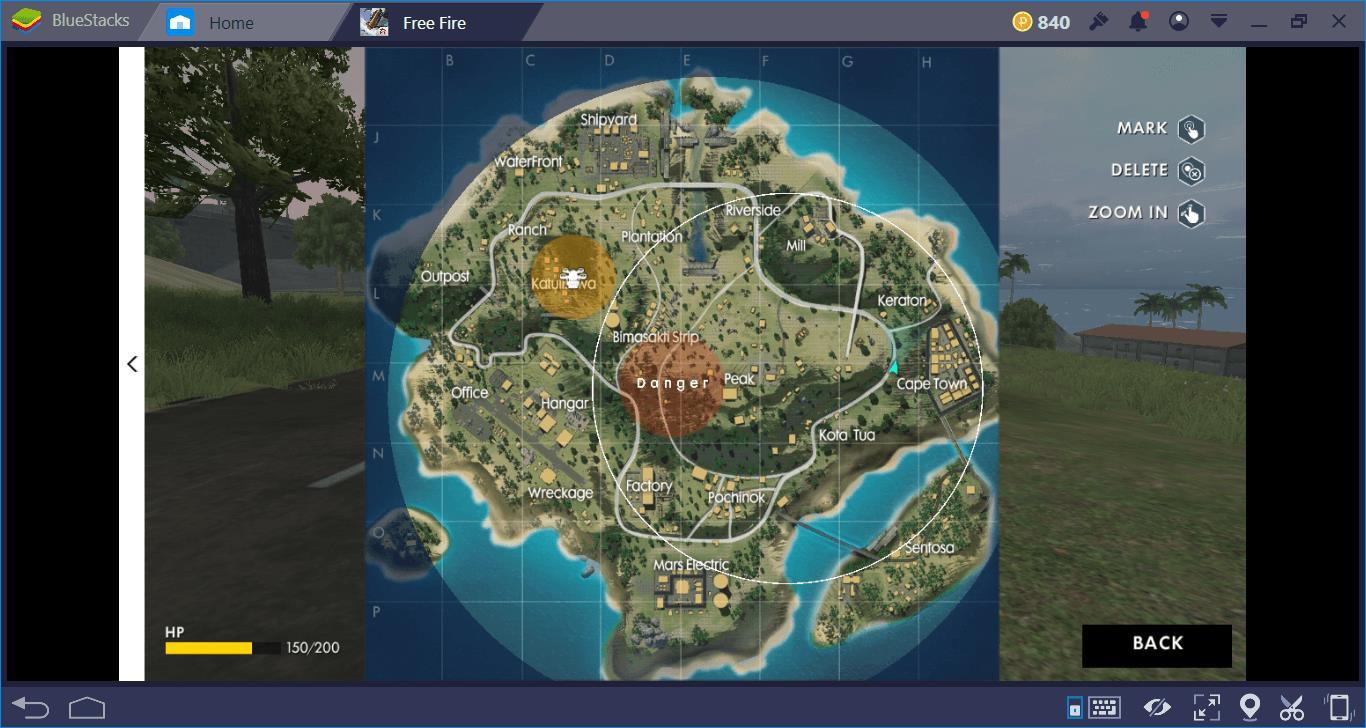The width and height of the screenshot is (1366, 728).
Task: Open BlueStacks location pin tool
Action: (x=1249, y=707)
